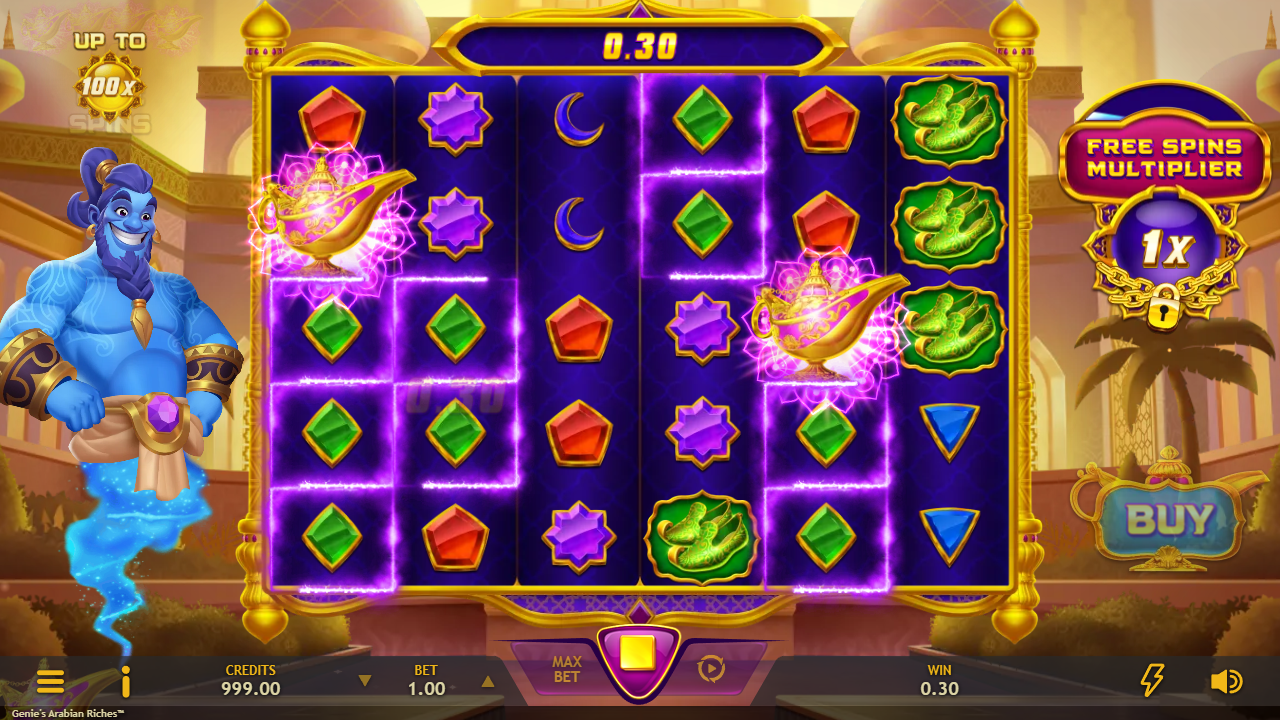Mute the game sound
The width and height of the screenshot is (1280, 720).
[x=1225, y=681]
